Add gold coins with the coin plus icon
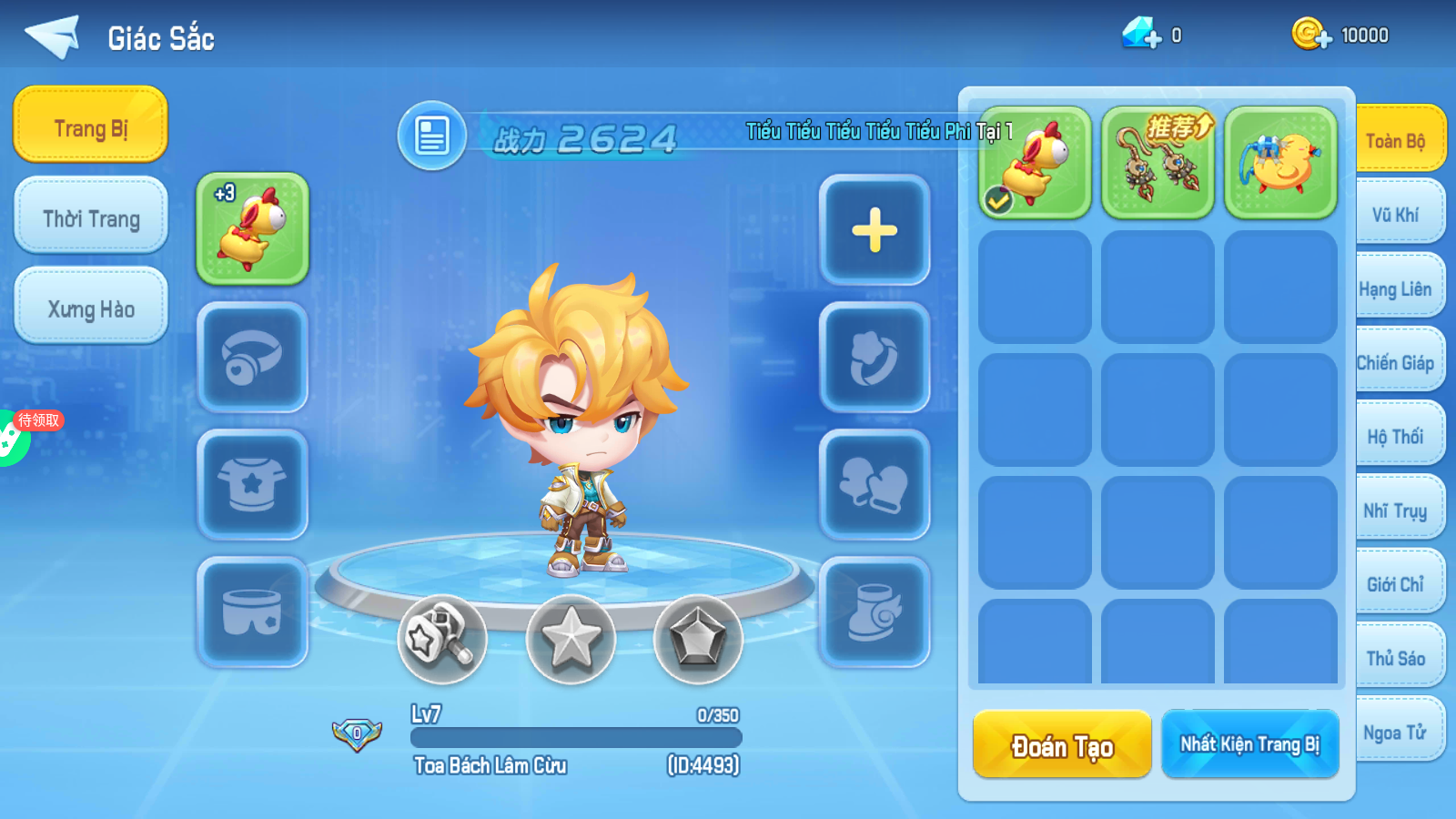The width and height of the screenshot is (1456, 819). tap(1311, 35)
